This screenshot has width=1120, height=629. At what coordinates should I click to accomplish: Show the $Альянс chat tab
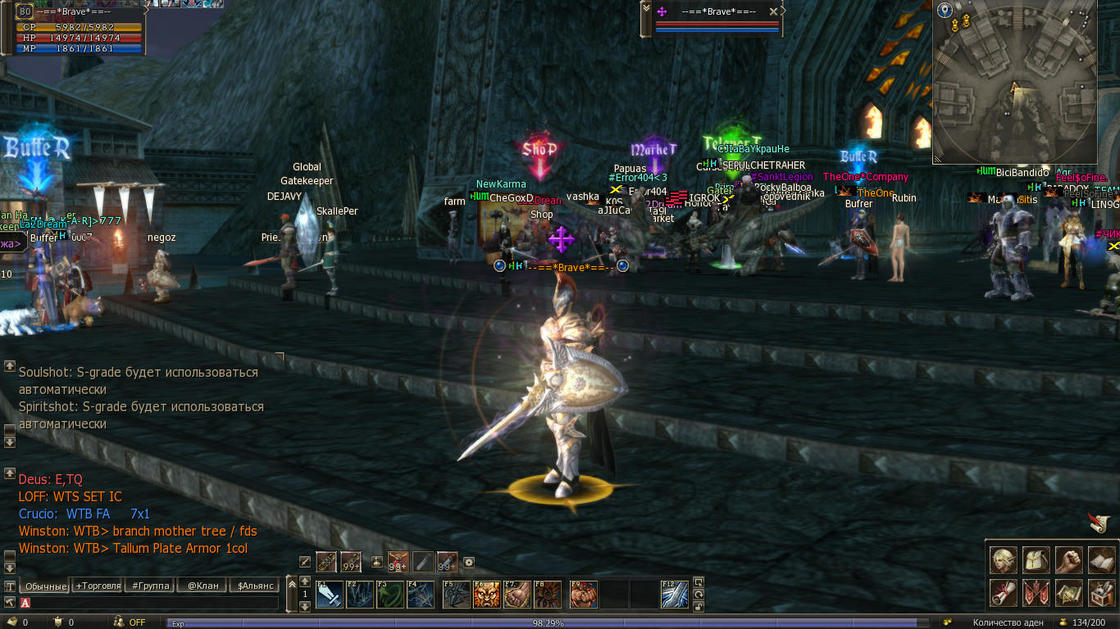(x=255, y=586)
